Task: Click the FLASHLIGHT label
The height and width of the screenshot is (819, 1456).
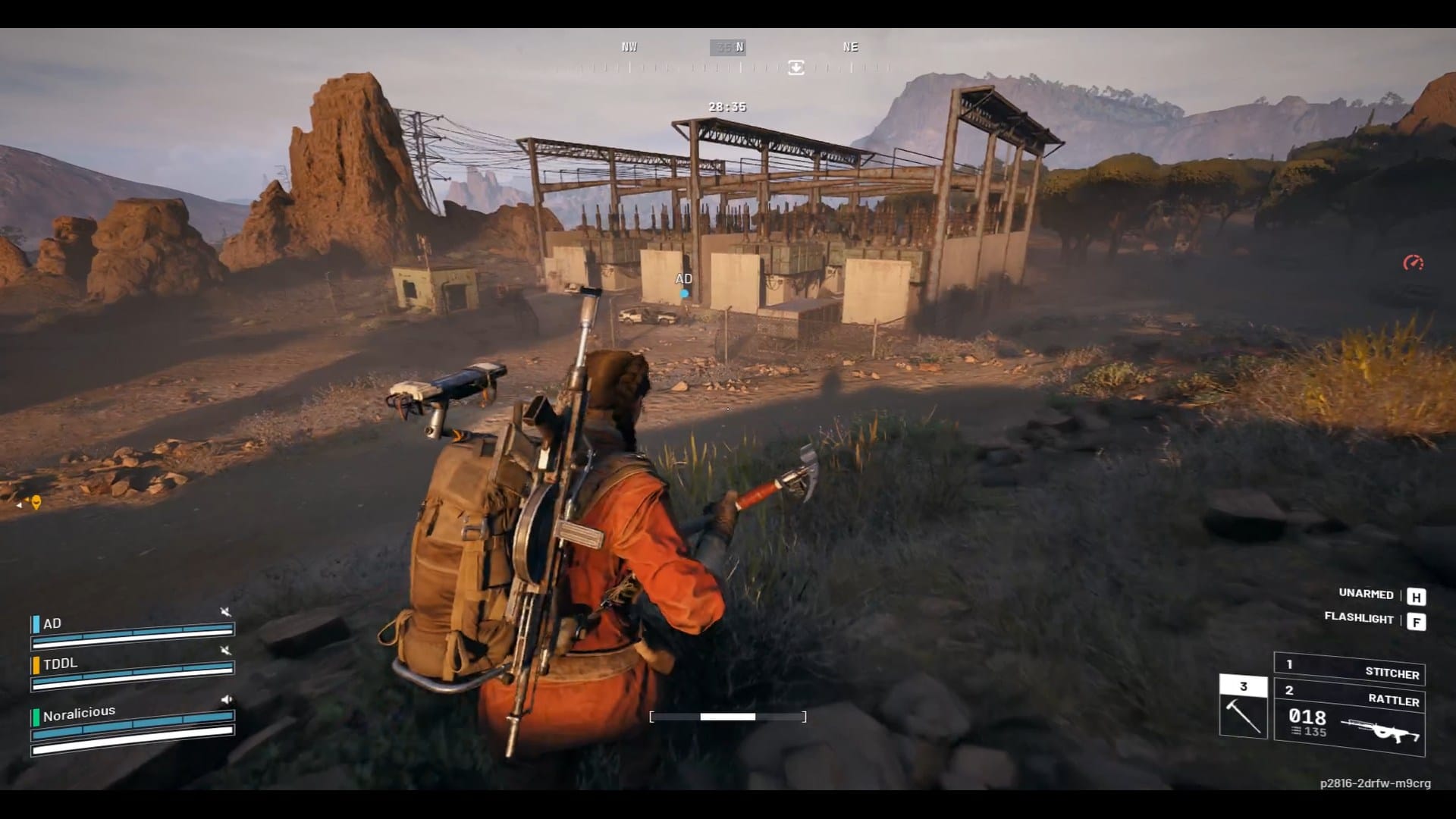Action: tap(1360, 620)
